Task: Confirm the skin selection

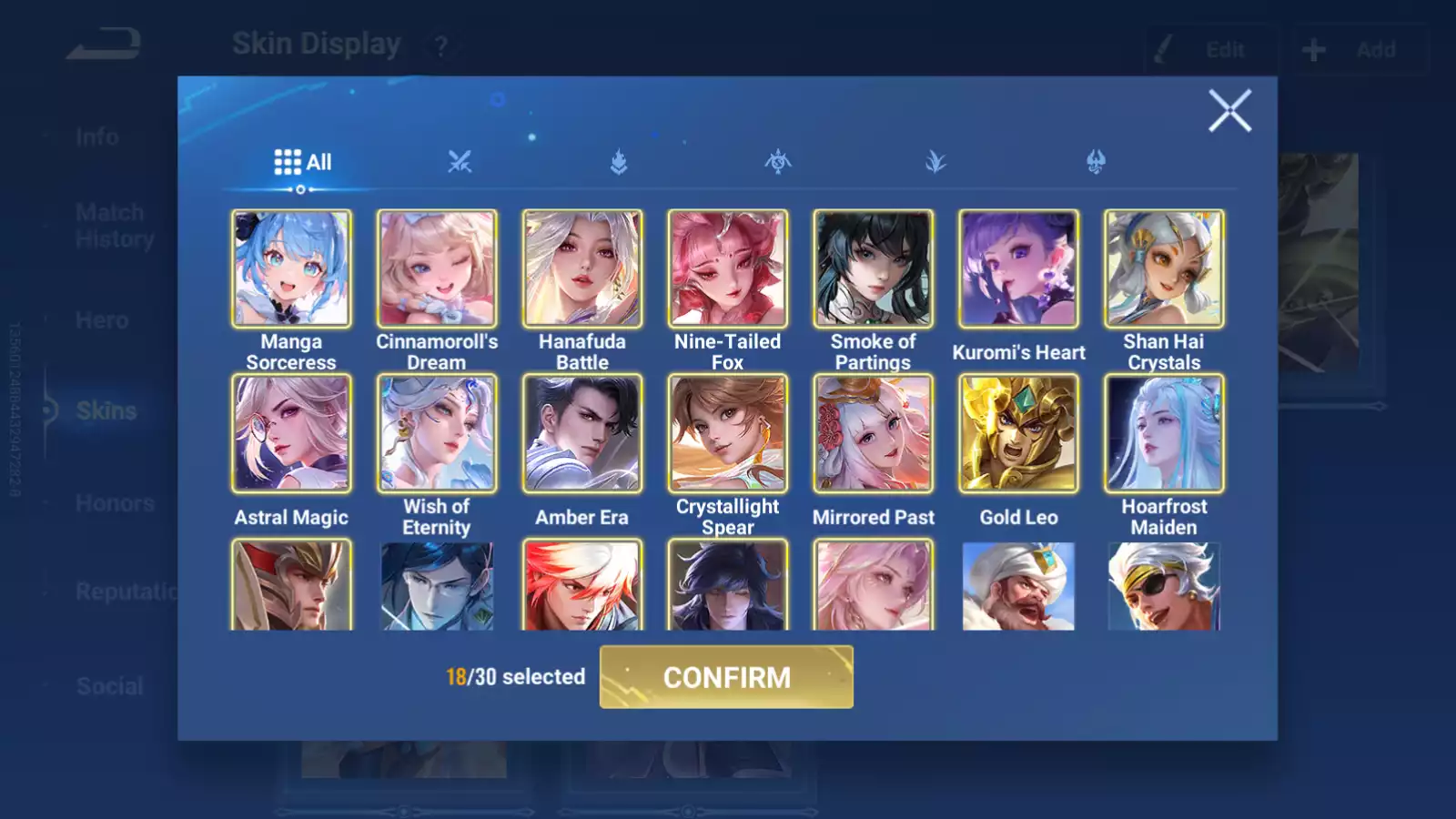Action: click(726, 677)
